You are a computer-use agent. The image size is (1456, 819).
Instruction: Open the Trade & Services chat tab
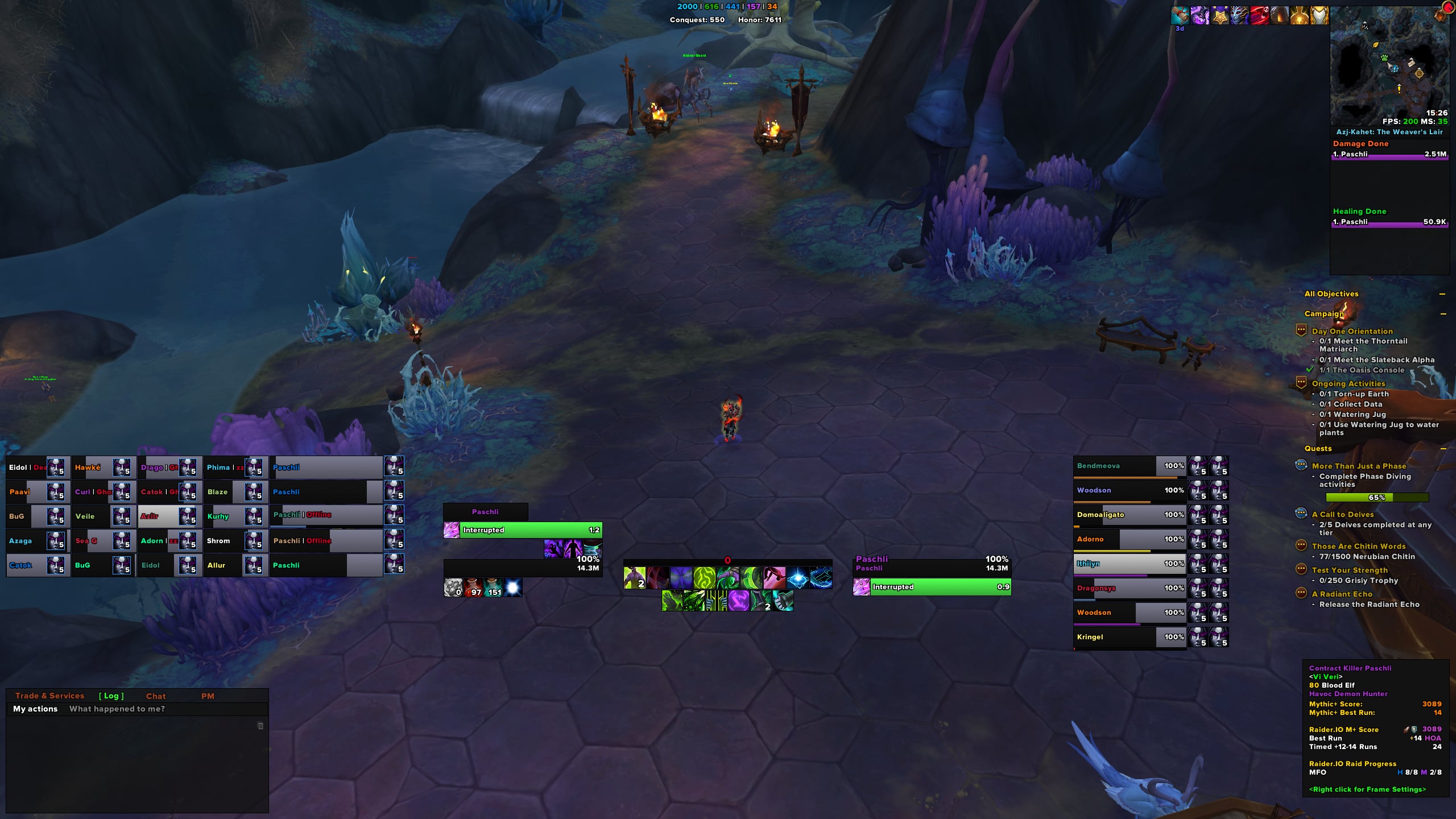click(x=49, y=696)
